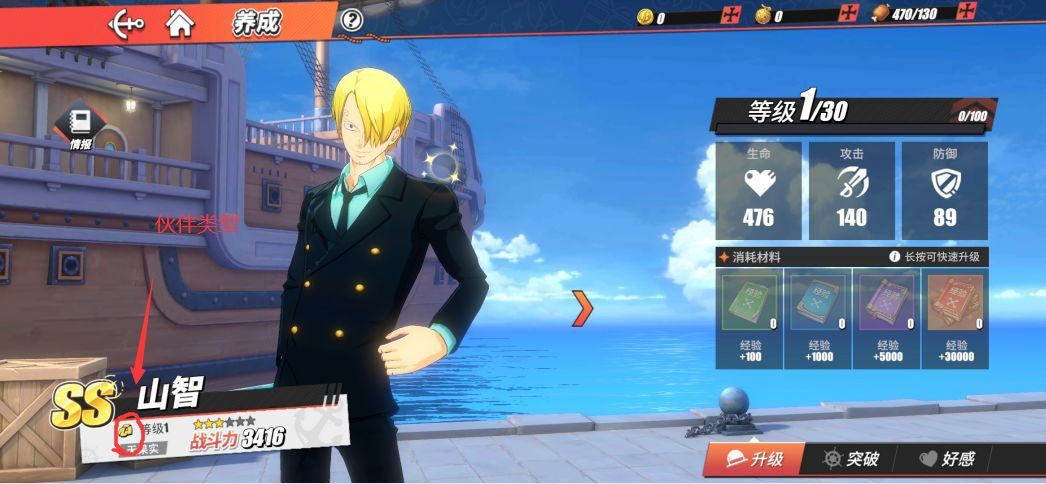Select the purple +5000 experience book
This screenshot has height=484, width=1046.
pos(884,304)
